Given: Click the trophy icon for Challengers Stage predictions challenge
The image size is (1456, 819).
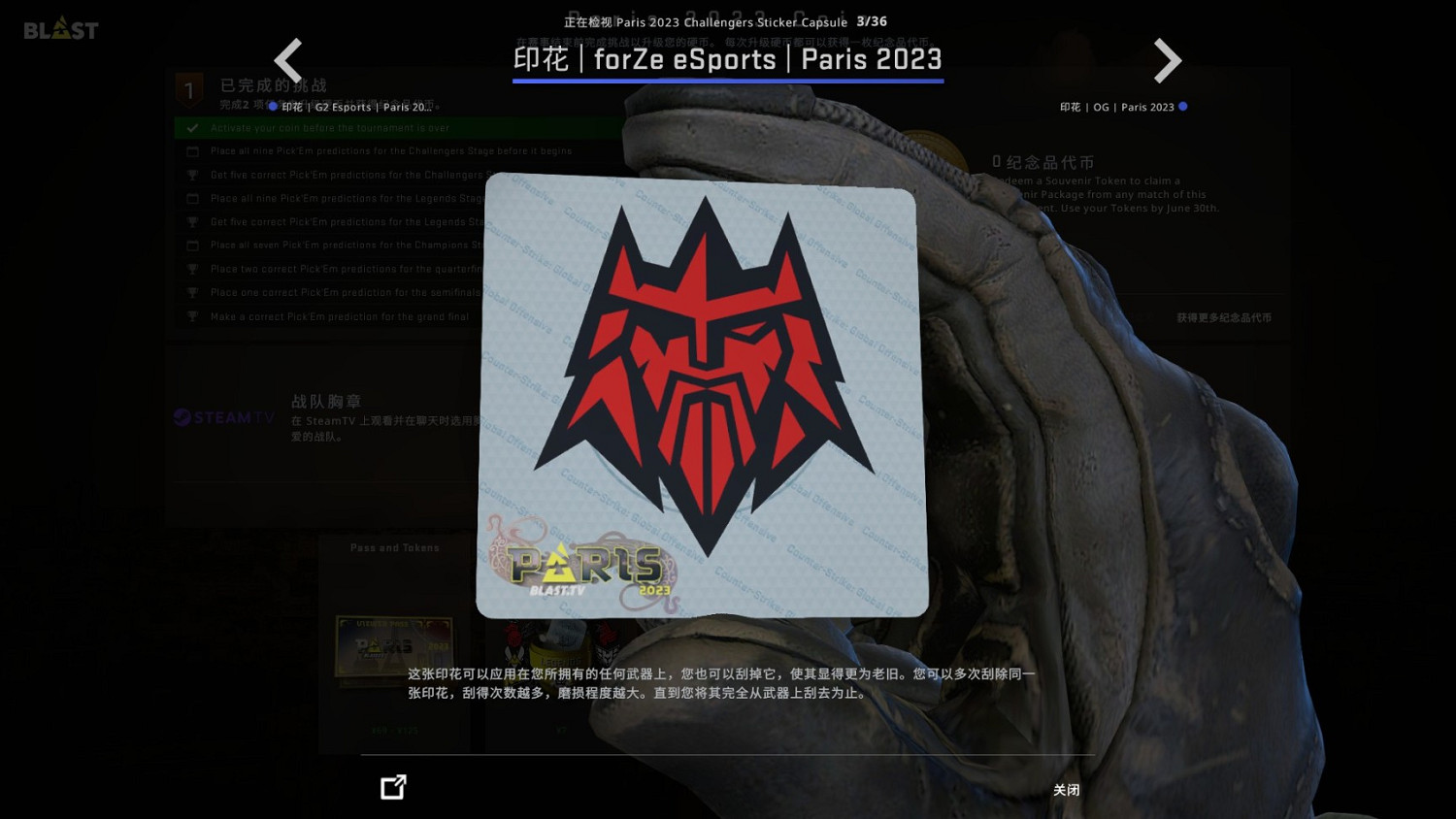Looking at the screenshot, I should pos(191,174).
